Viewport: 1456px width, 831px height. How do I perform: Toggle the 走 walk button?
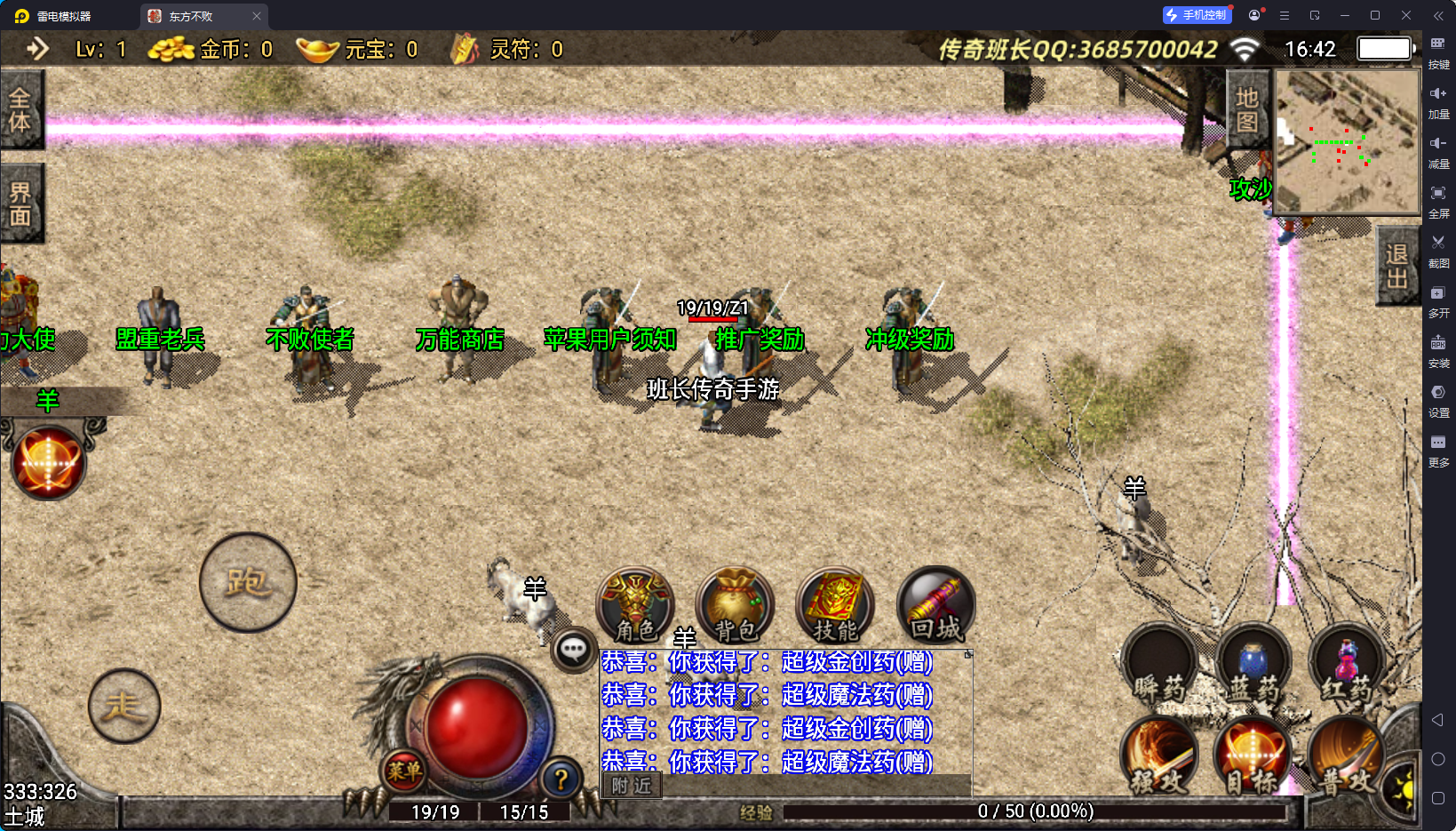(x=124, y=706)
